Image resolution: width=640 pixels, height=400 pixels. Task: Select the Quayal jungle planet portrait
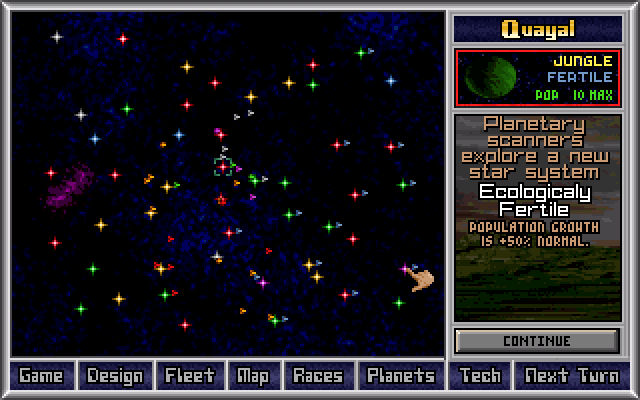(x=491, y=78)
